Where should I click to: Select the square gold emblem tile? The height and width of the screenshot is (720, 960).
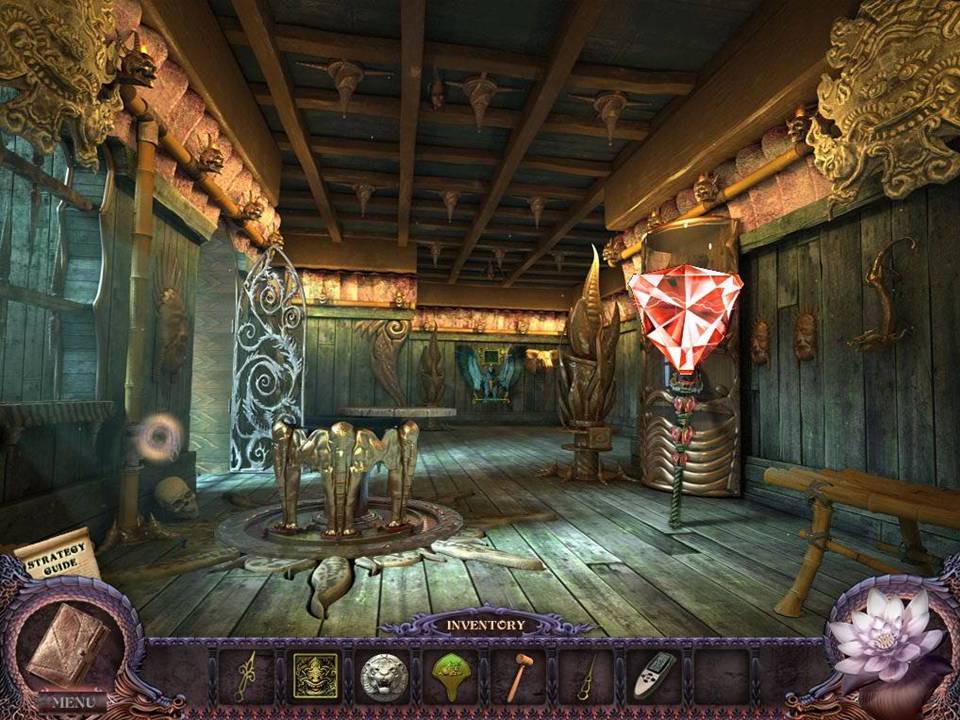pyautogui.click(x=314, y=676)
